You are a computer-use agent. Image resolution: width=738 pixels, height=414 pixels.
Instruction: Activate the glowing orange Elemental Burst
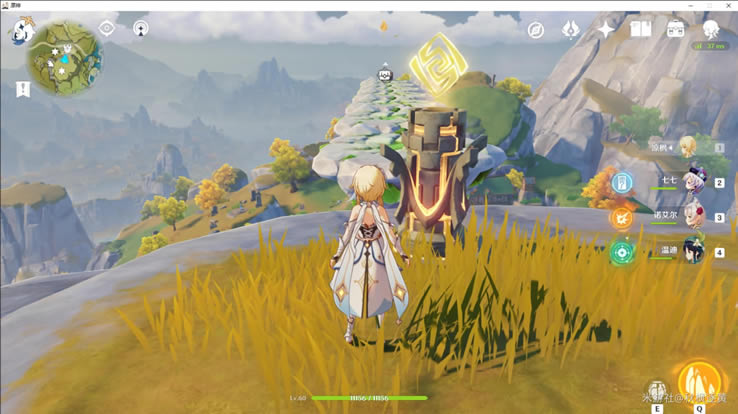click(x=699, y=381)
